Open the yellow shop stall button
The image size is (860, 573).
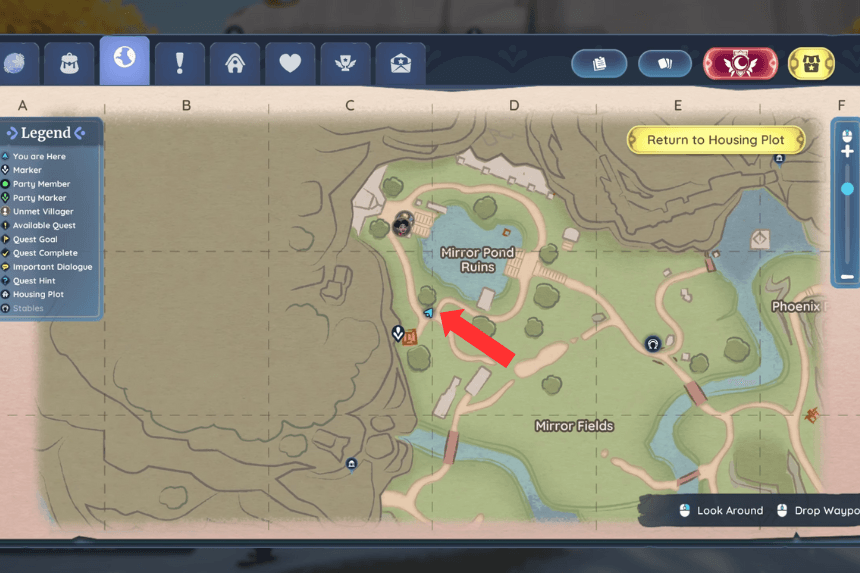[x=812, y=63]
